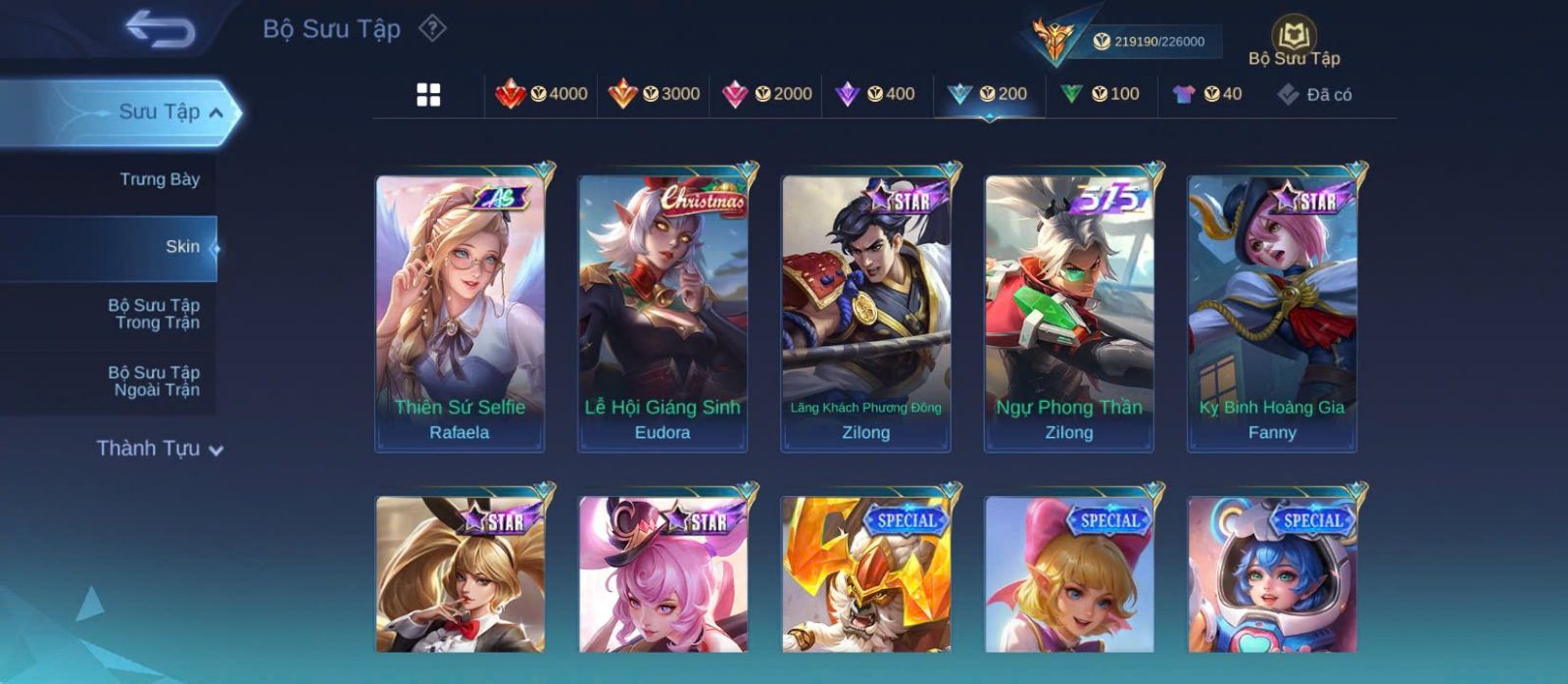Viewport: 1568px width, 684px height.
Task: Choose the 400-point tier tab
Action: point(875,94)
